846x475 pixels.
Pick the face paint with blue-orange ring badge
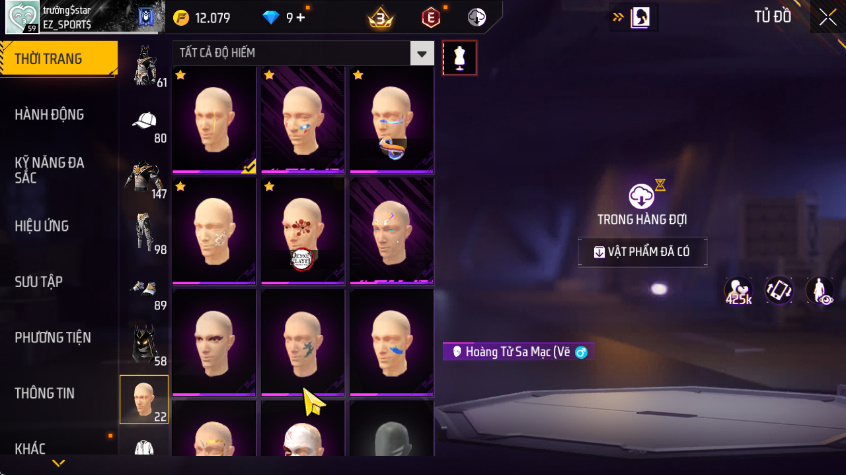(x=391, y=121)
